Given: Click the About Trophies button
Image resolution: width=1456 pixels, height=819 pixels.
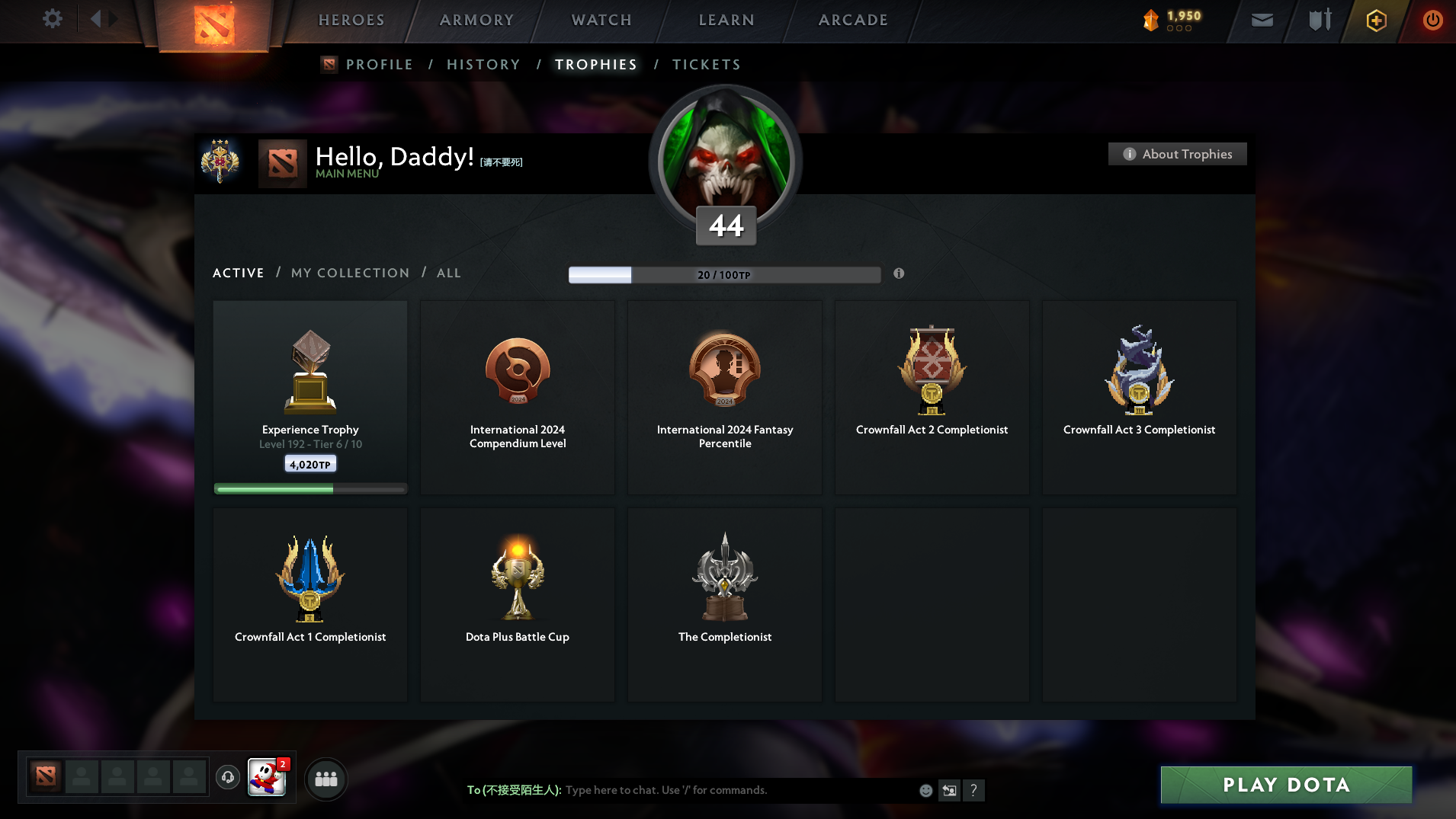Looking at the screenshot, I should pos(1177,153).
